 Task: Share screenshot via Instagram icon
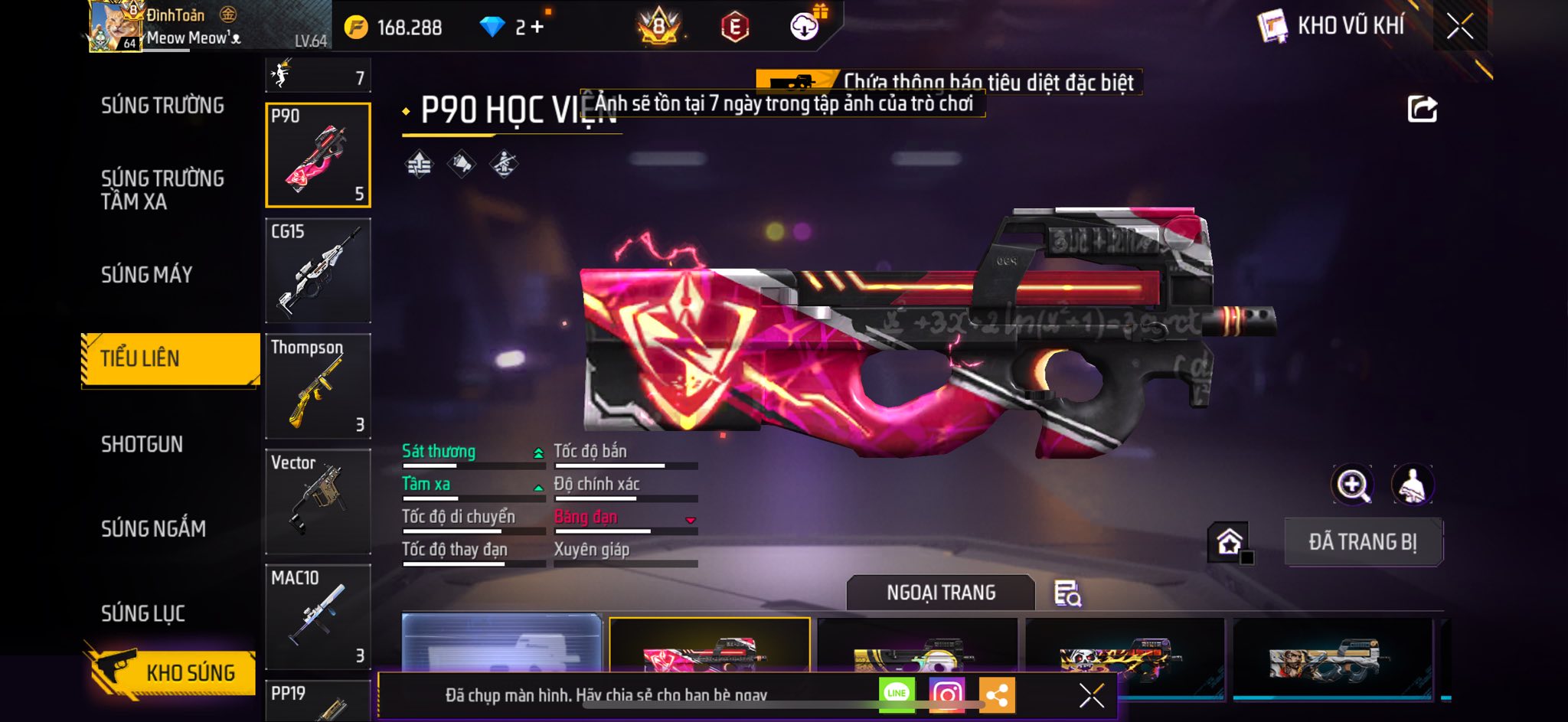click(946, 694)
